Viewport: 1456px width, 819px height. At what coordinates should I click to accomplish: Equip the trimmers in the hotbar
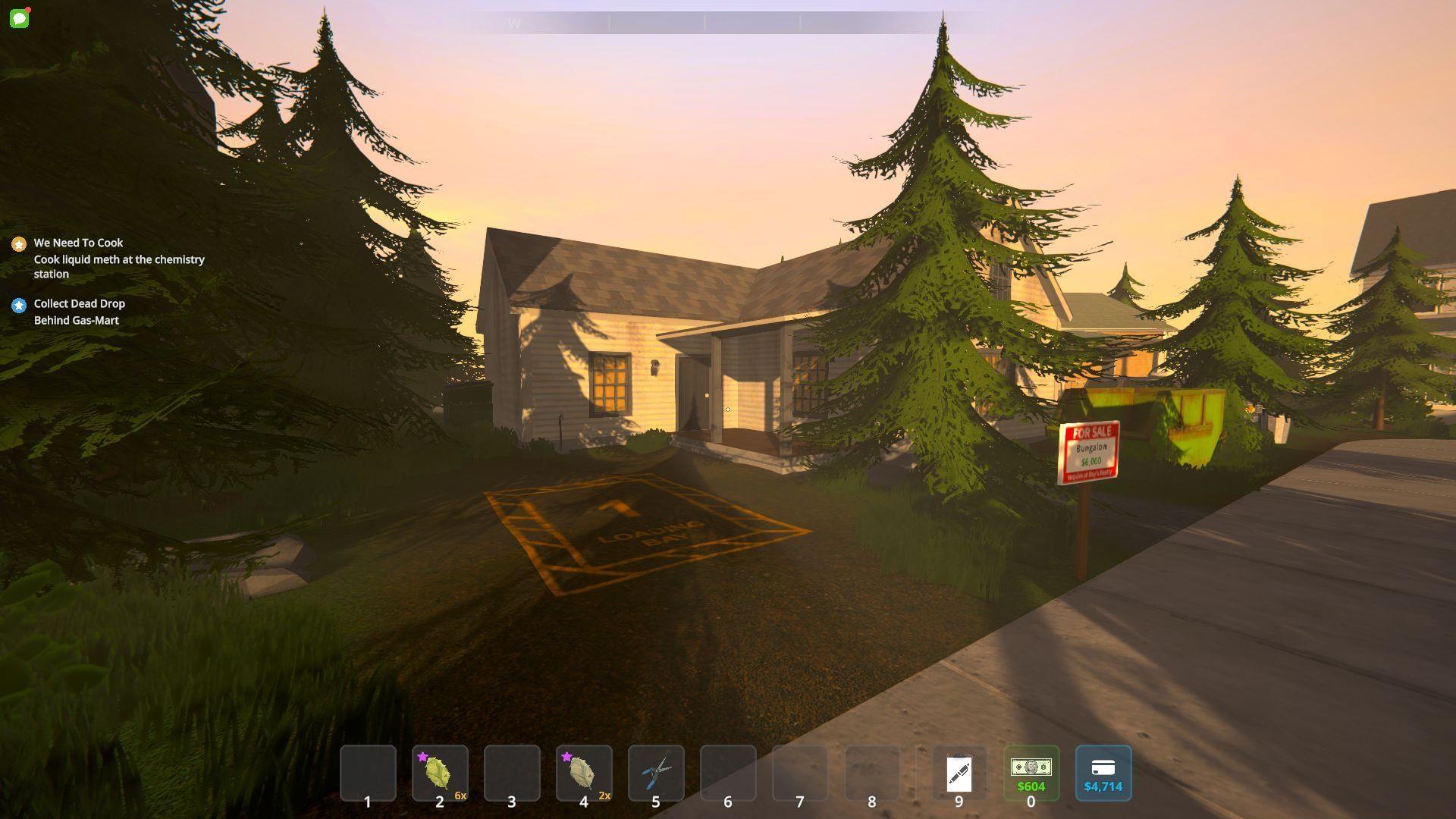655,773
